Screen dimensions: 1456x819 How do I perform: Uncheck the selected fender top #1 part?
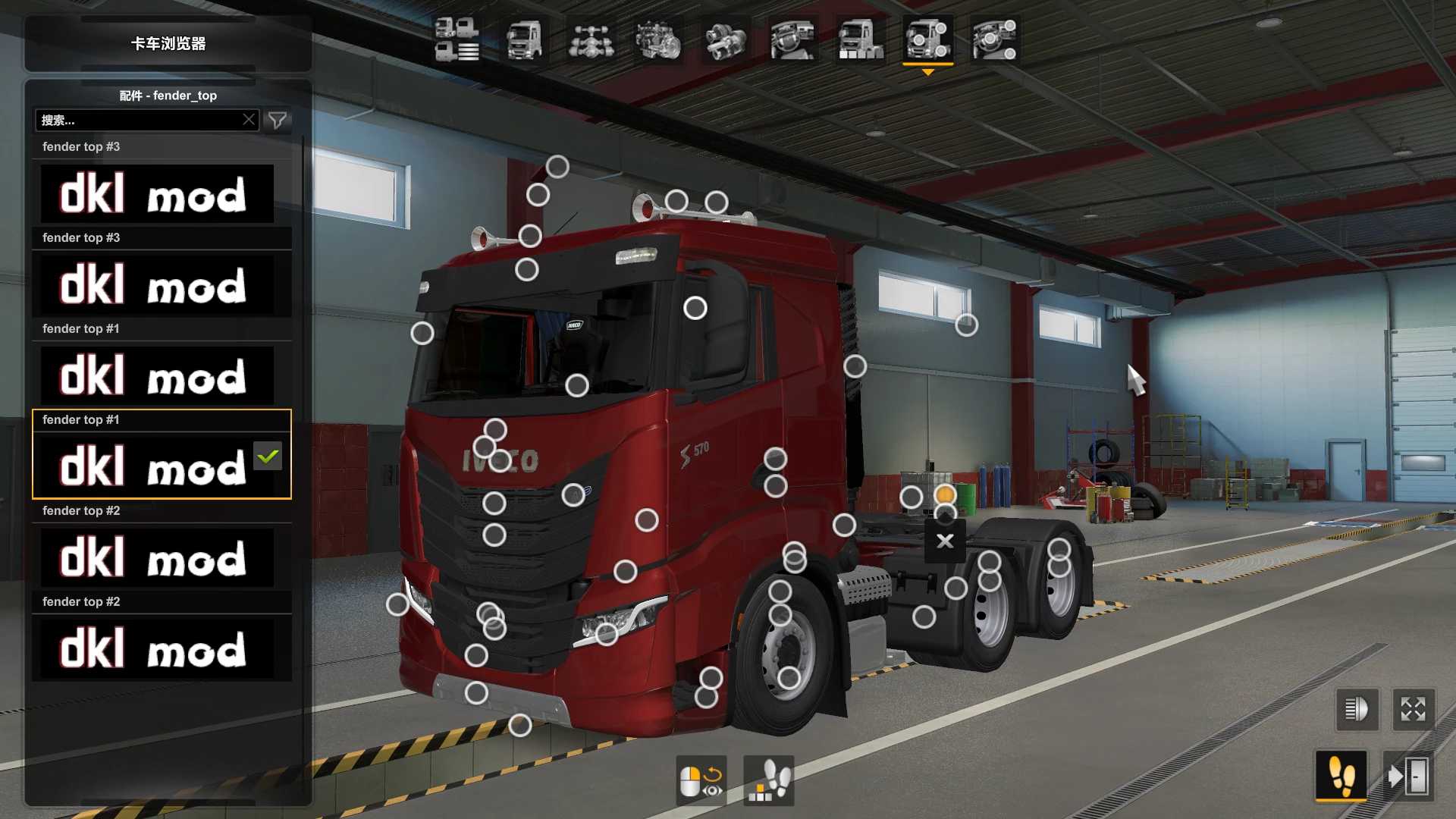(x=267, y=456)
